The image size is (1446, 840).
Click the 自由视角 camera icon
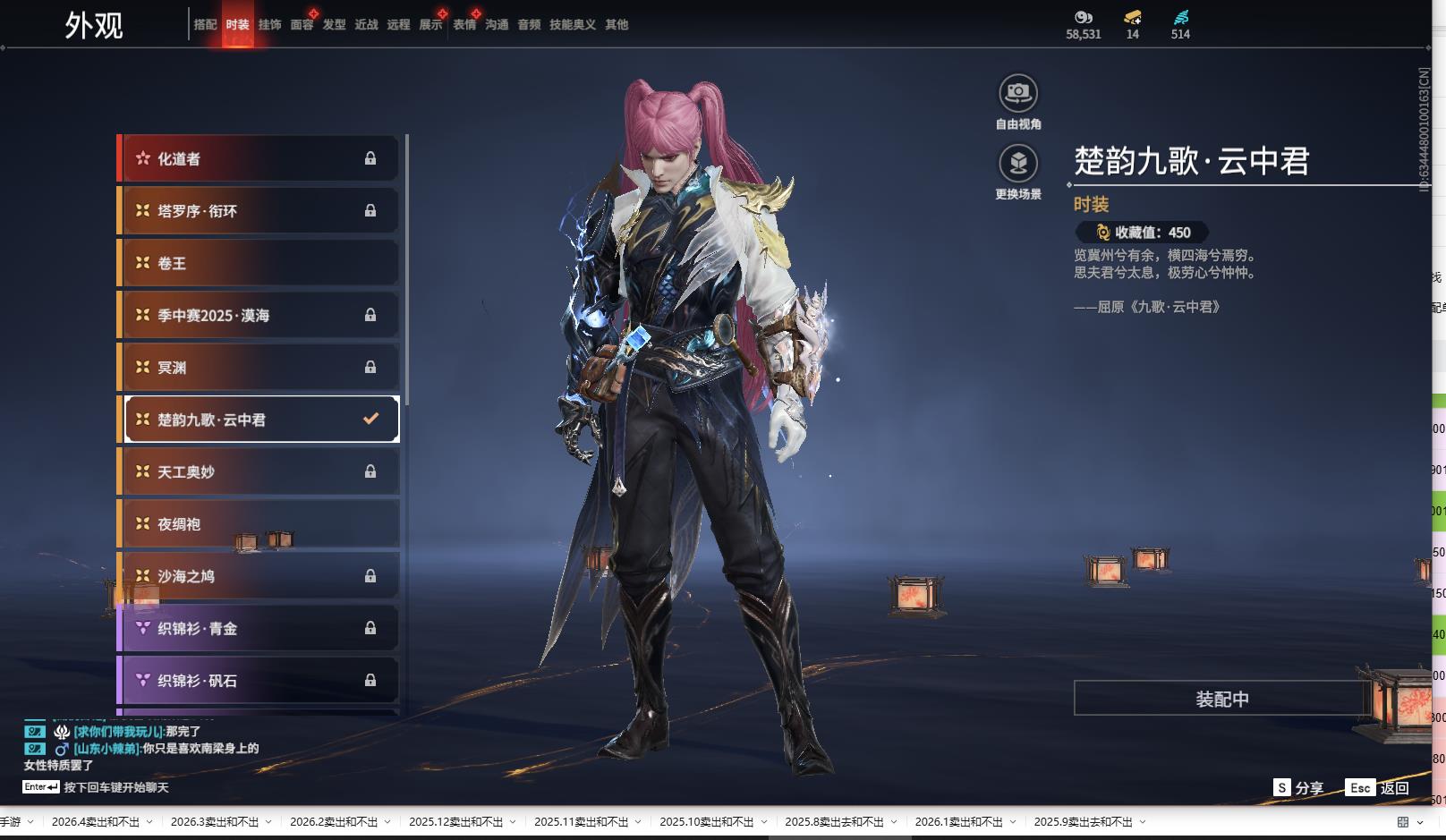click(x=1018, y=93)
